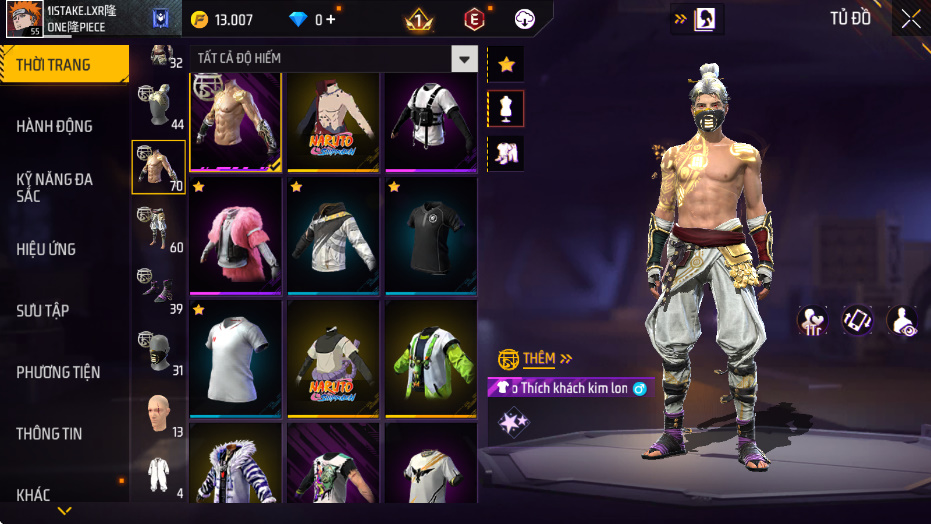Open the mask subcategory showing 31

pyautogui.click(x=158, y=351)
